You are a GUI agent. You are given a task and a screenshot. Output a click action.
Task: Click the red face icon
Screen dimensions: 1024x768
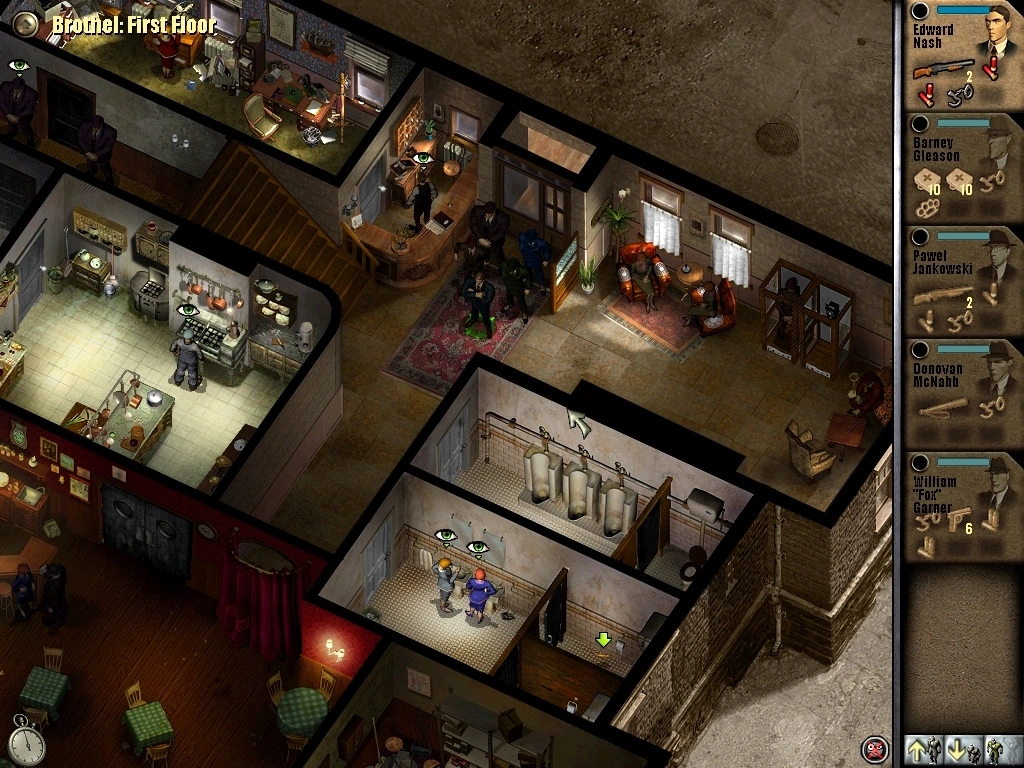tap(874, 749)
